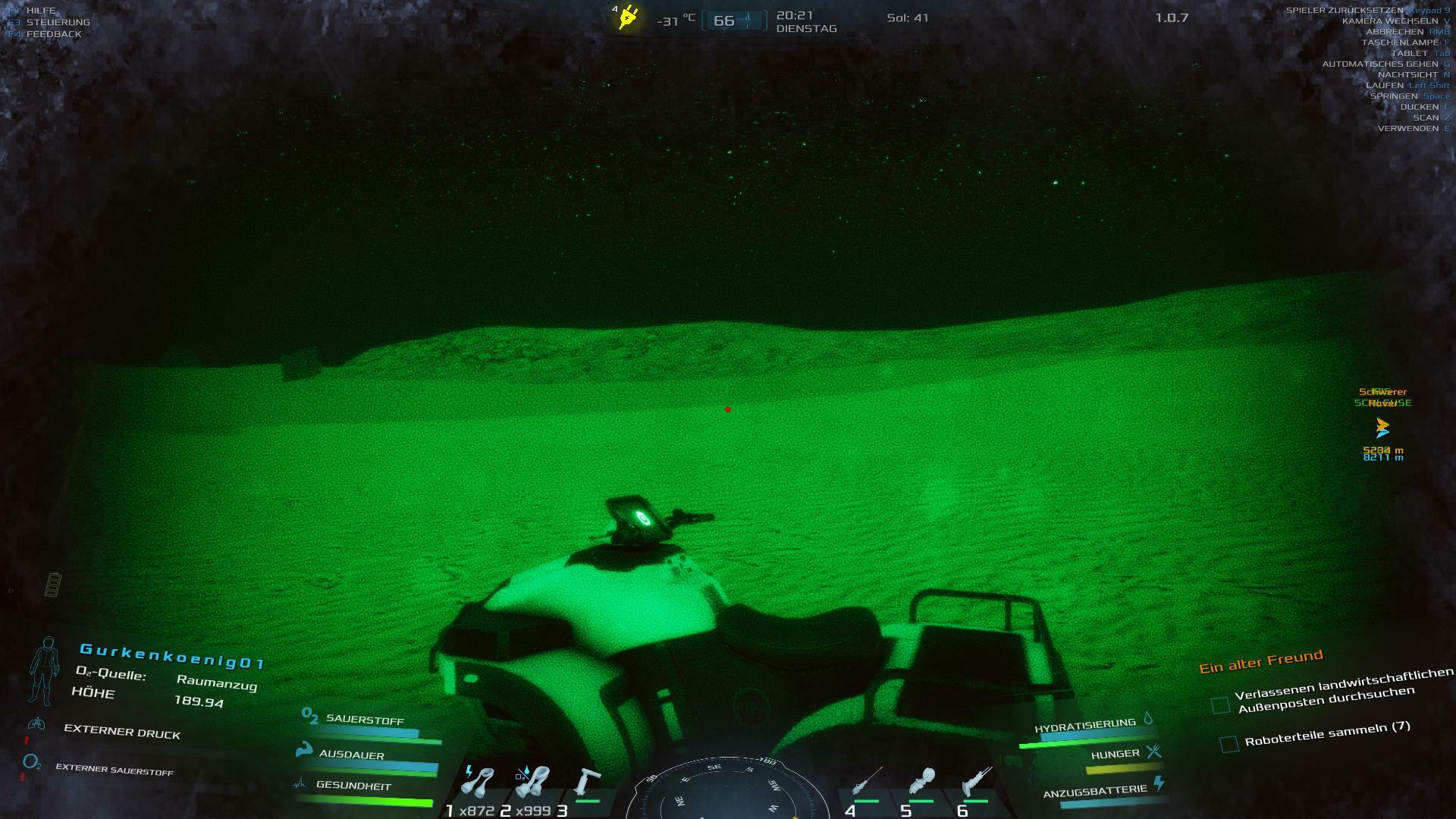Select the 'Roboterteile sammeln (7)' objective

1327,733
